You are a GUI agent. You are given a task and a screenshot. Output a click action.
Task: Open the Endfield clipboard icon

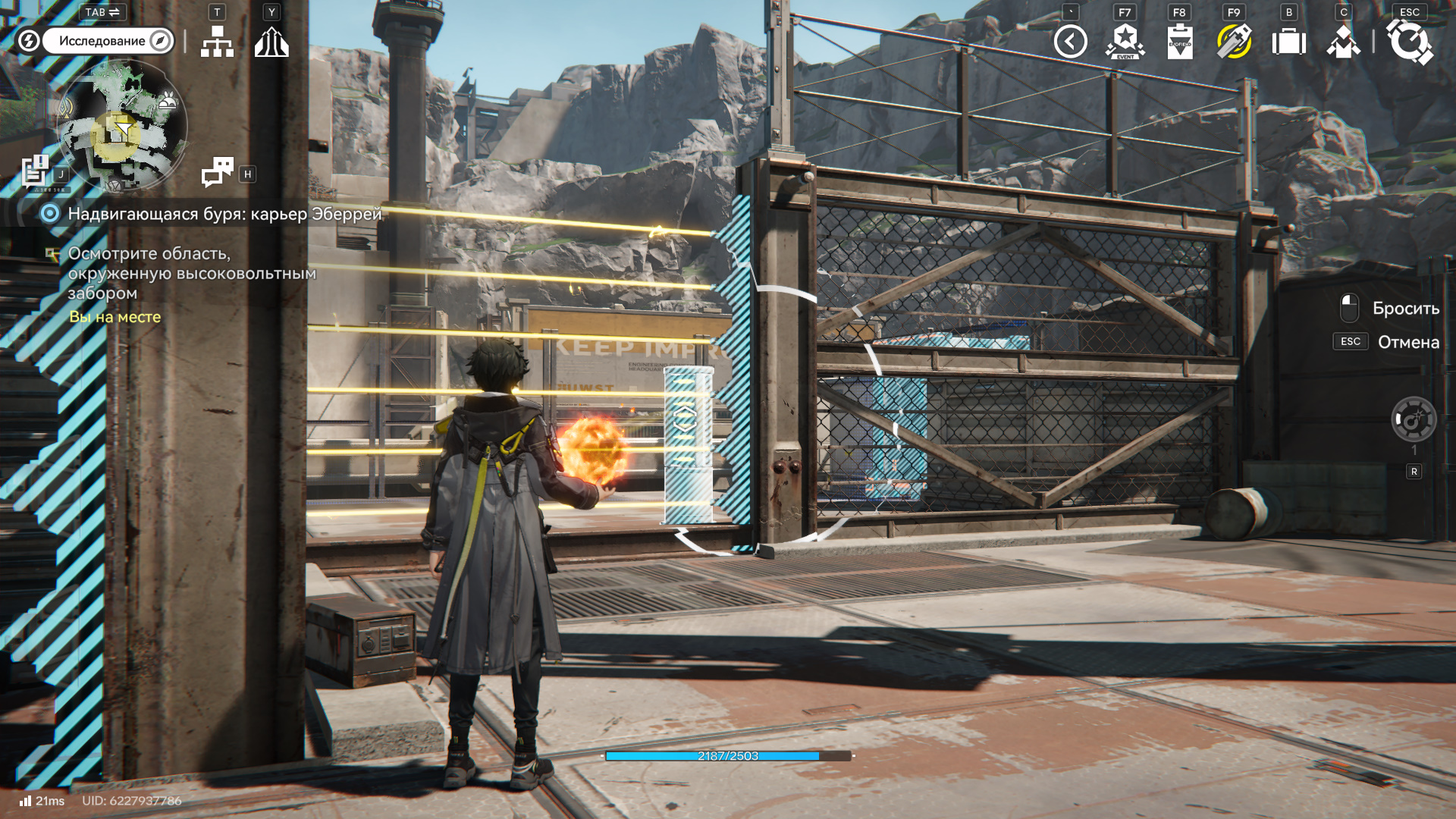point(1179,42)
